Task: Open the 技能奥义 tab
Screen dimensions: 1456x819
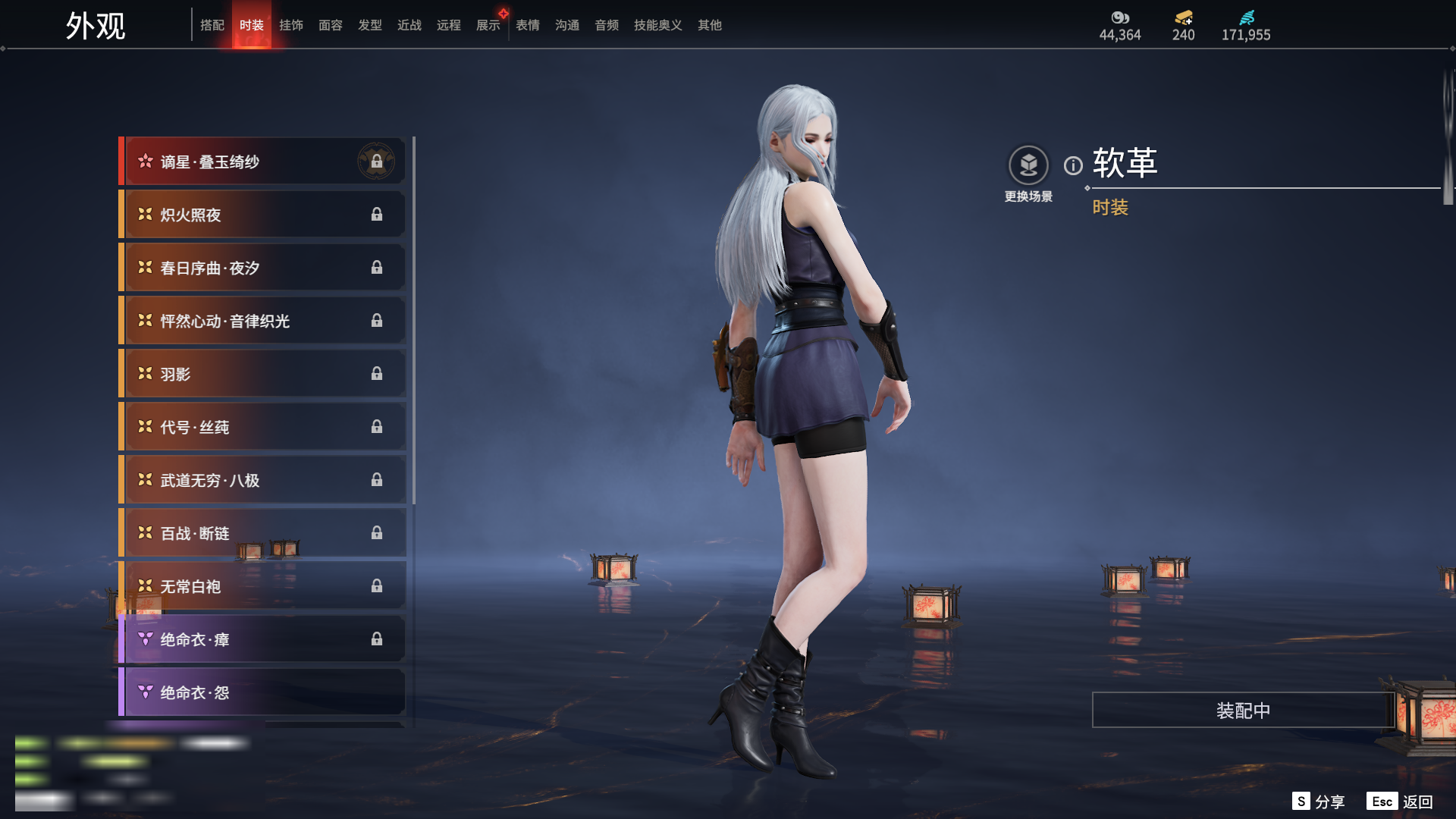Action: click(658, 25)
